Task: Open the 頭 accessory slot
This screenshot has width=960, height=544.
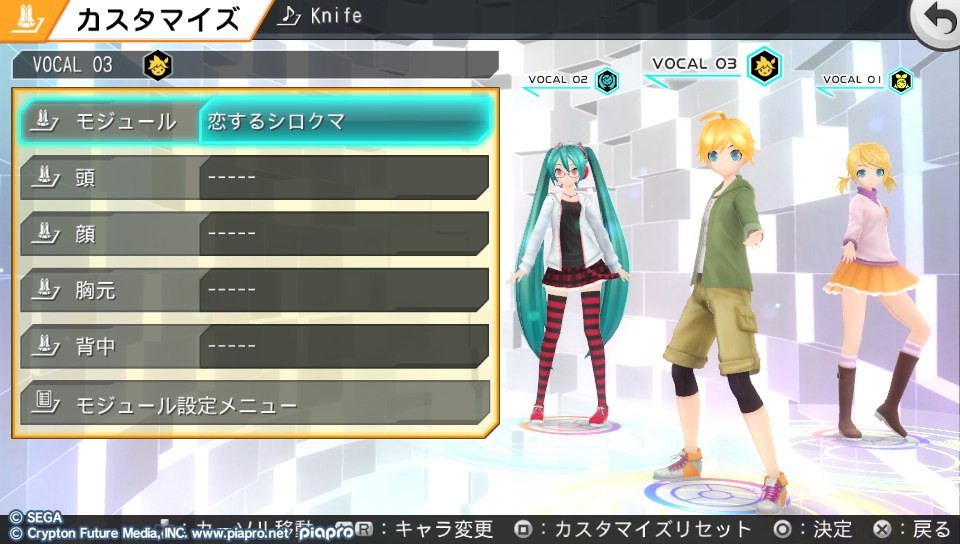Action: [254, 178]
